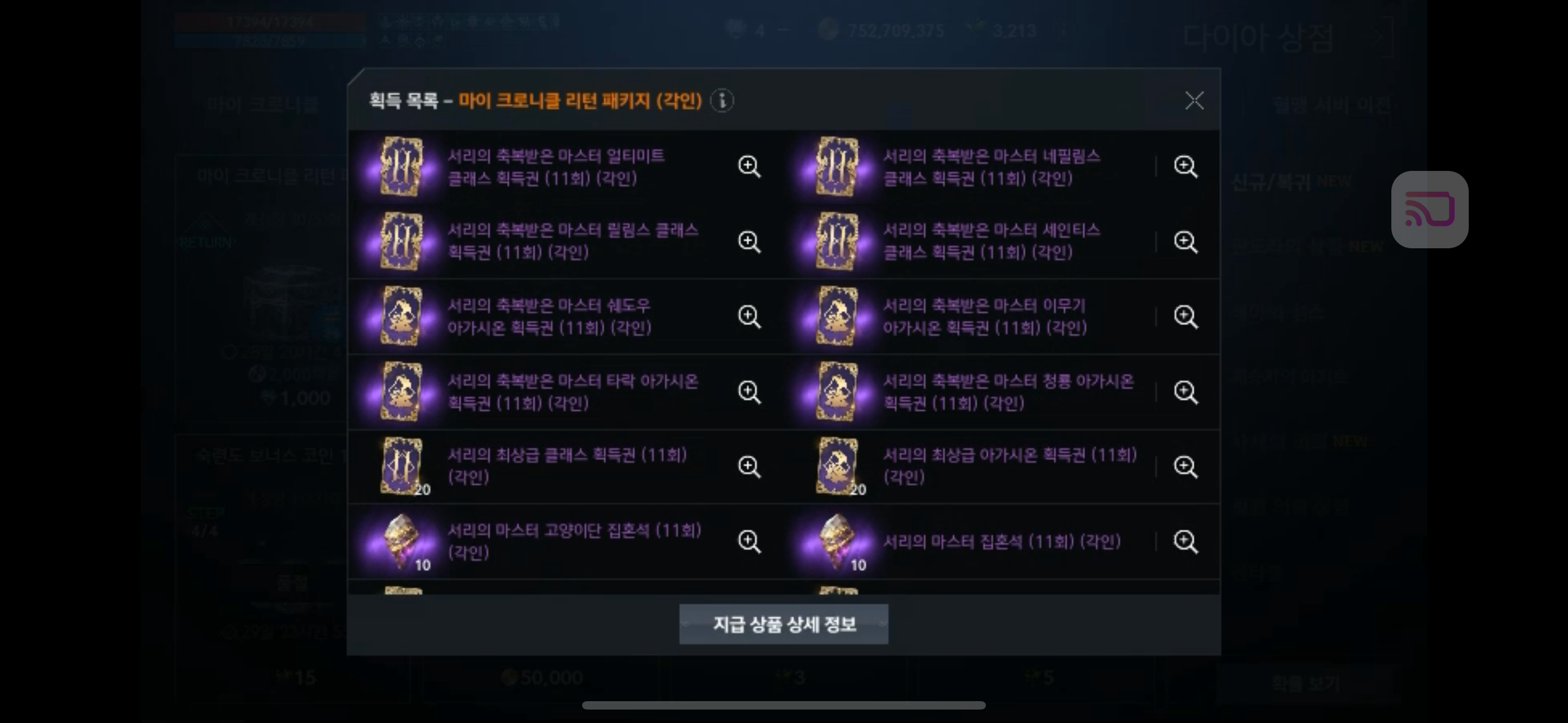Zoom details of 얼티미트 클래스 획득권 item
Viewport: 1568px width, 723px height.
click(750, 166)
